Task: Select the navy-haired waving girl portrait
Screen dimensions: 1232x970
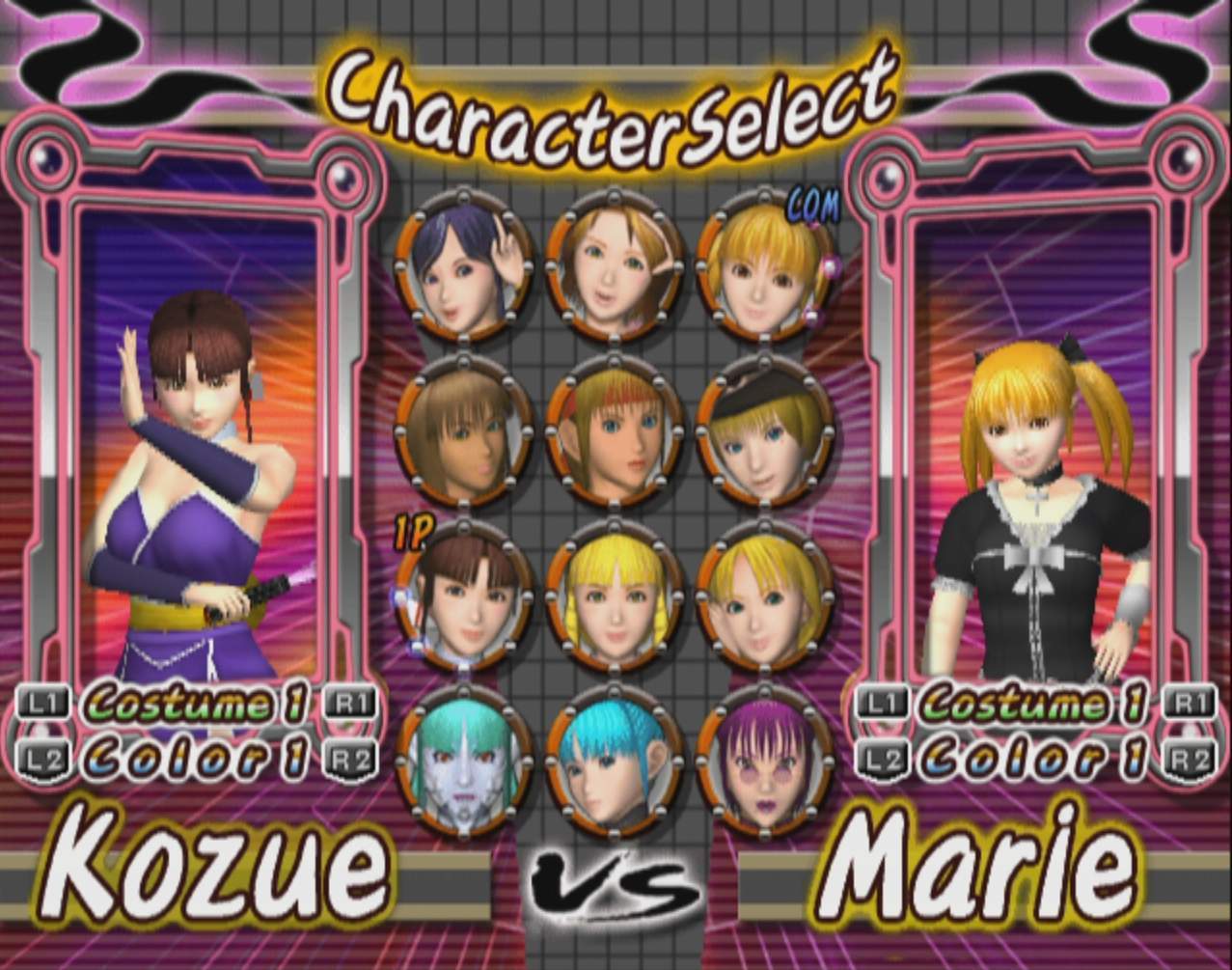Action: (x=463, y=266)
